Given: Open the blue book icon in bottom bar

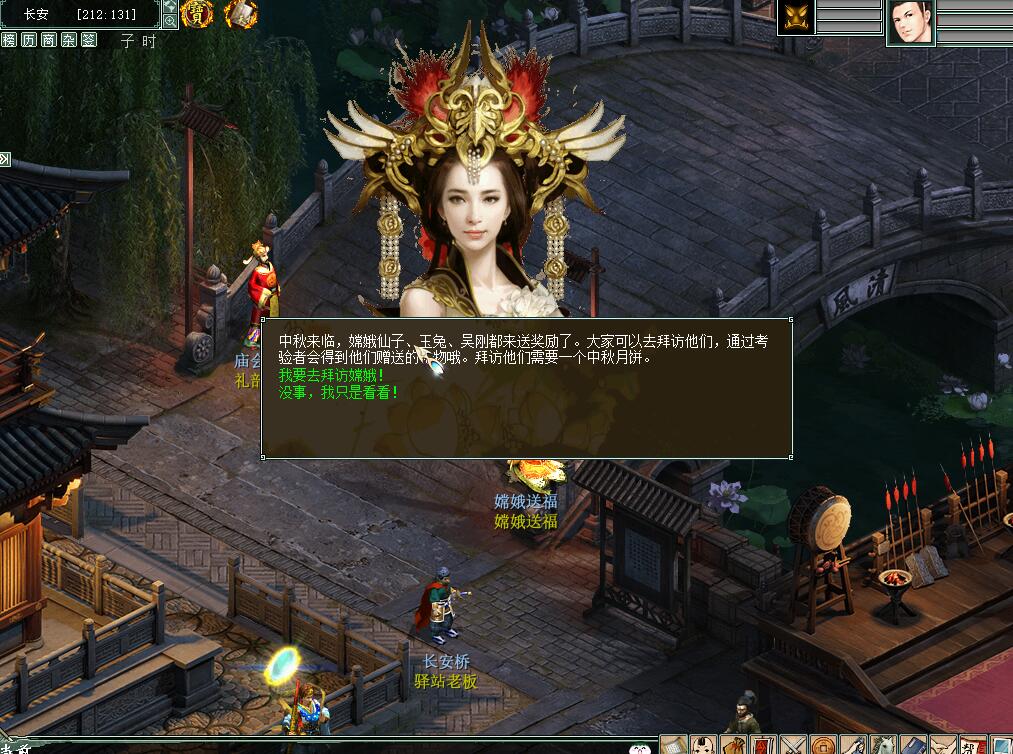Looking at the screenshot, I should tap(911, 745).
